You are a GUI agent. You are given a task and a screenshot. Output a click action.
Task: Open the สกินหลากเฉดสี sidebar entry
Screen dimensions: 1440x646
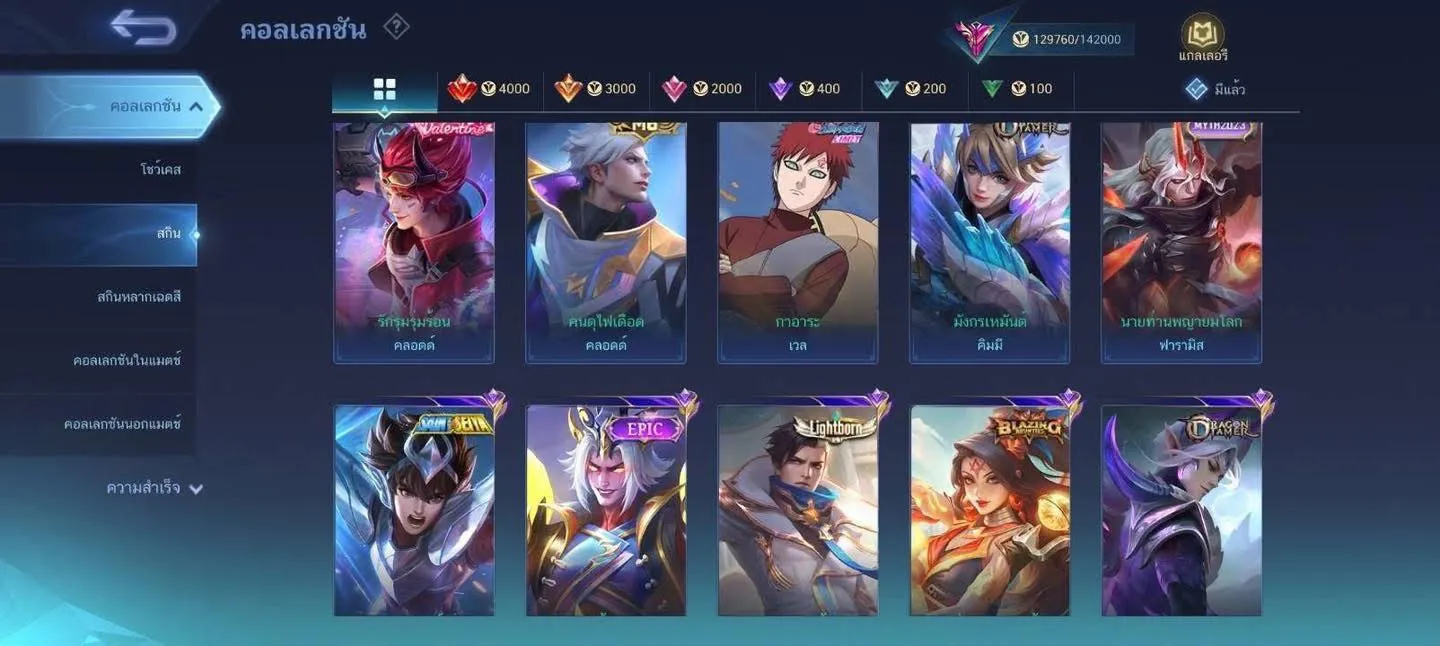[139, 297]
